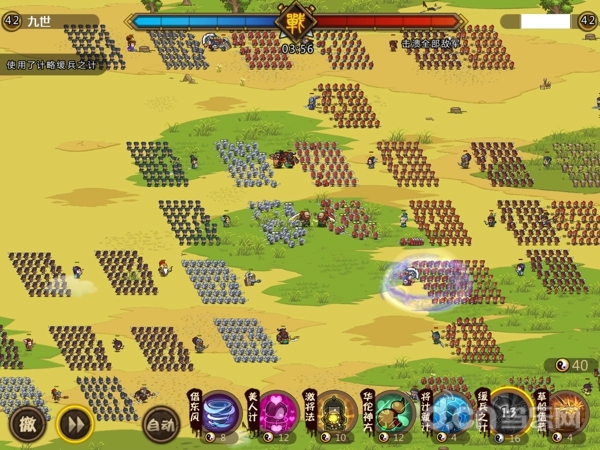Use the 美人计 pink stratagem icon
Viewport: 600px width, 450px height.
(x=279, y=412)
